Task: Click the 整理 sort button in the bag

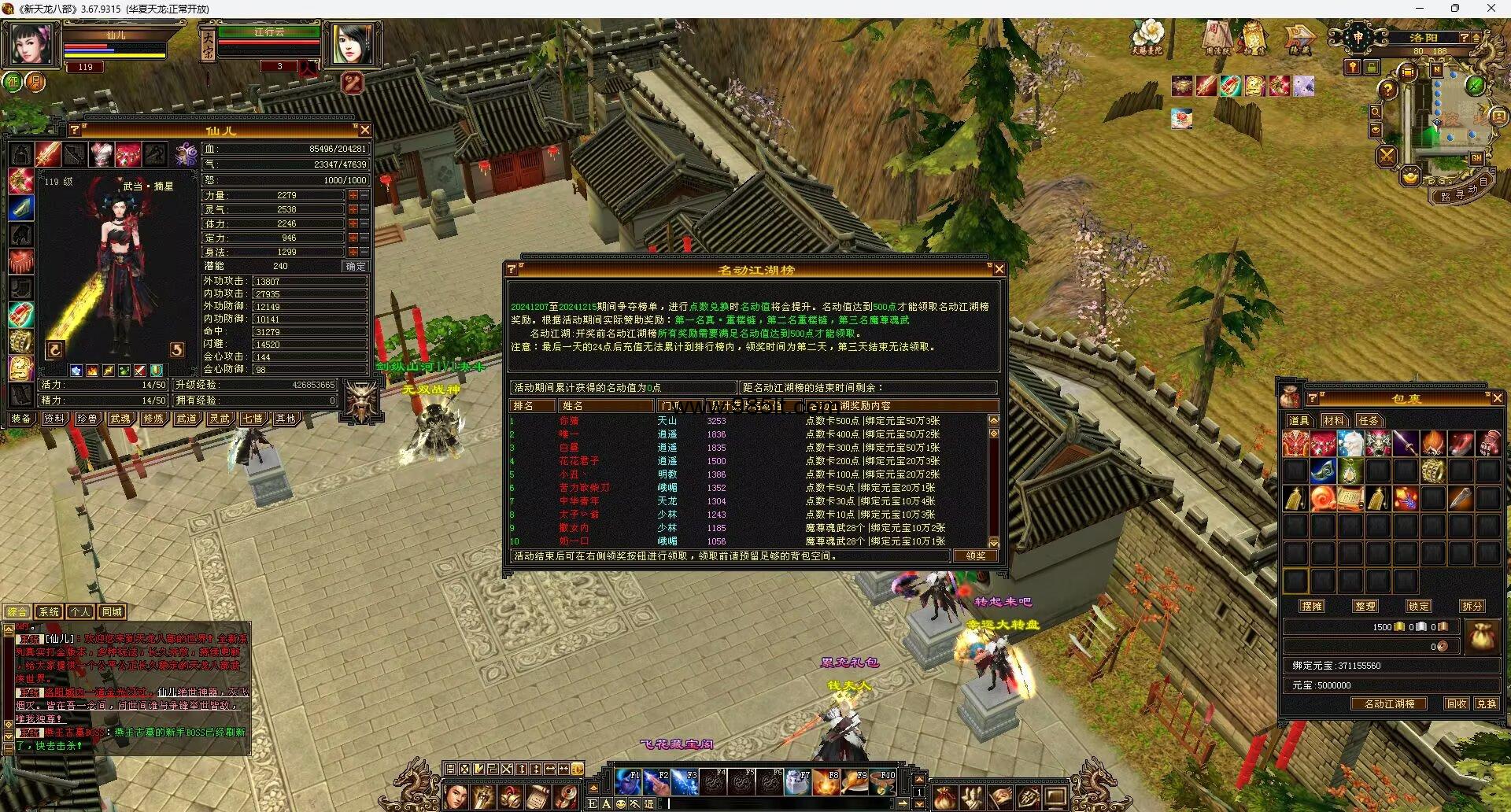Action: pyautogui.click(x=1365, y=606)
